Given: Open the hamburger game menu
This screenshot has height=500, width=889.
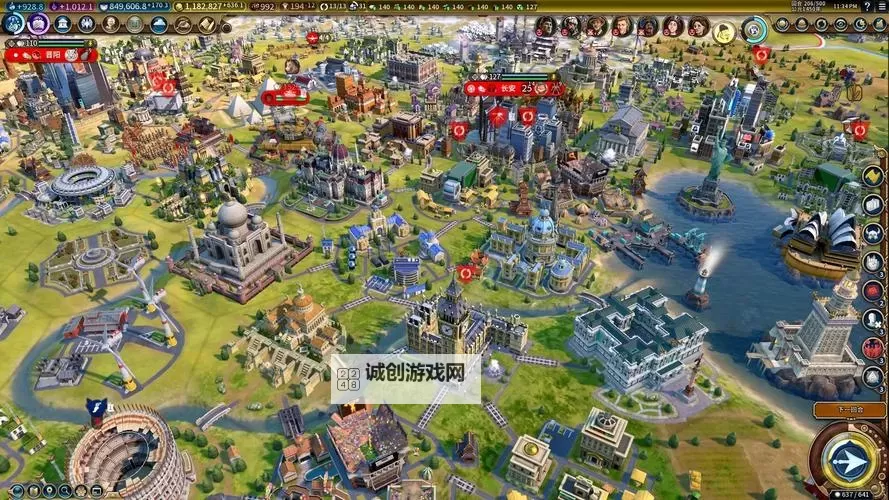Looking at the screenshot, I should pos(880,6).
